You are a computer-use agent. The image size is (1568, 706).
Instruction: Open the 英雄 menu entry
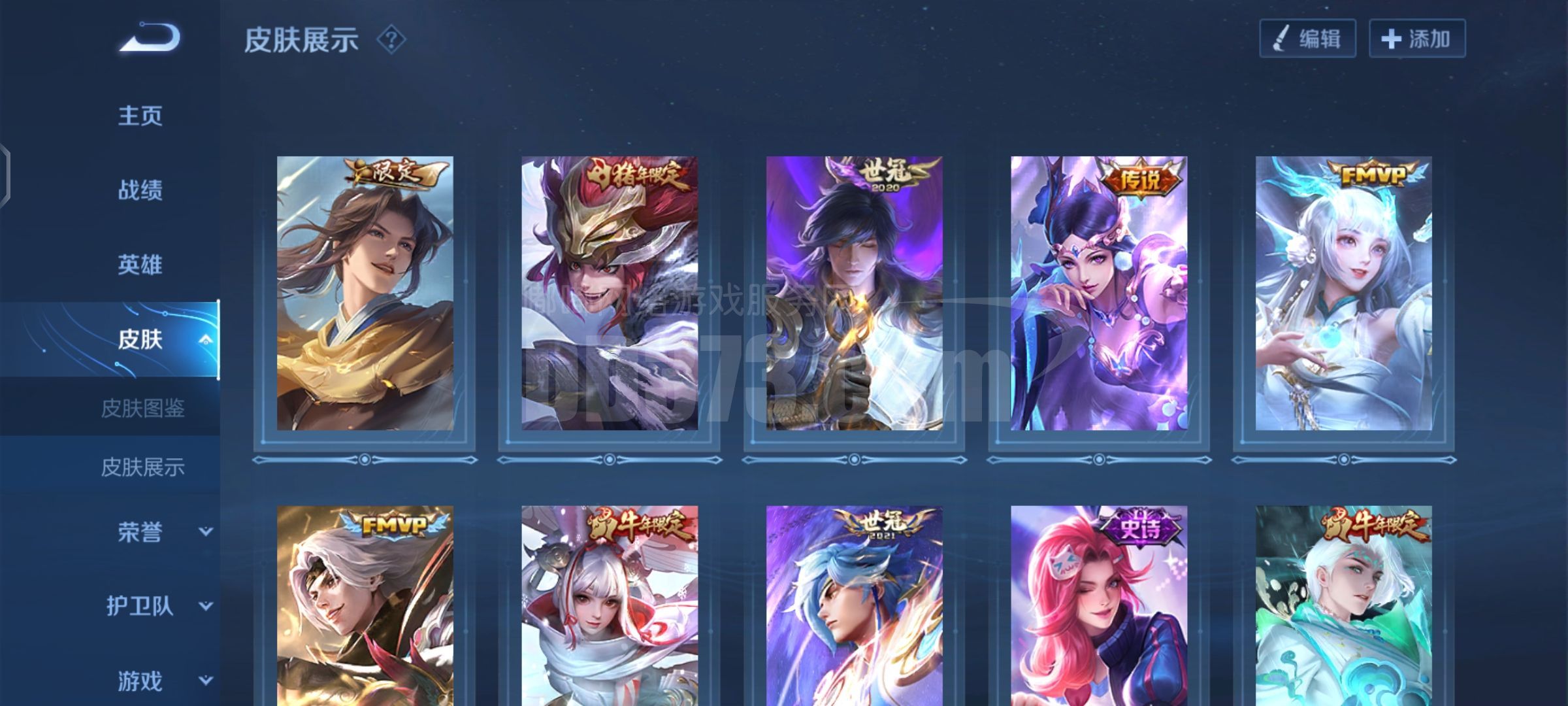(x=140, y=265)
